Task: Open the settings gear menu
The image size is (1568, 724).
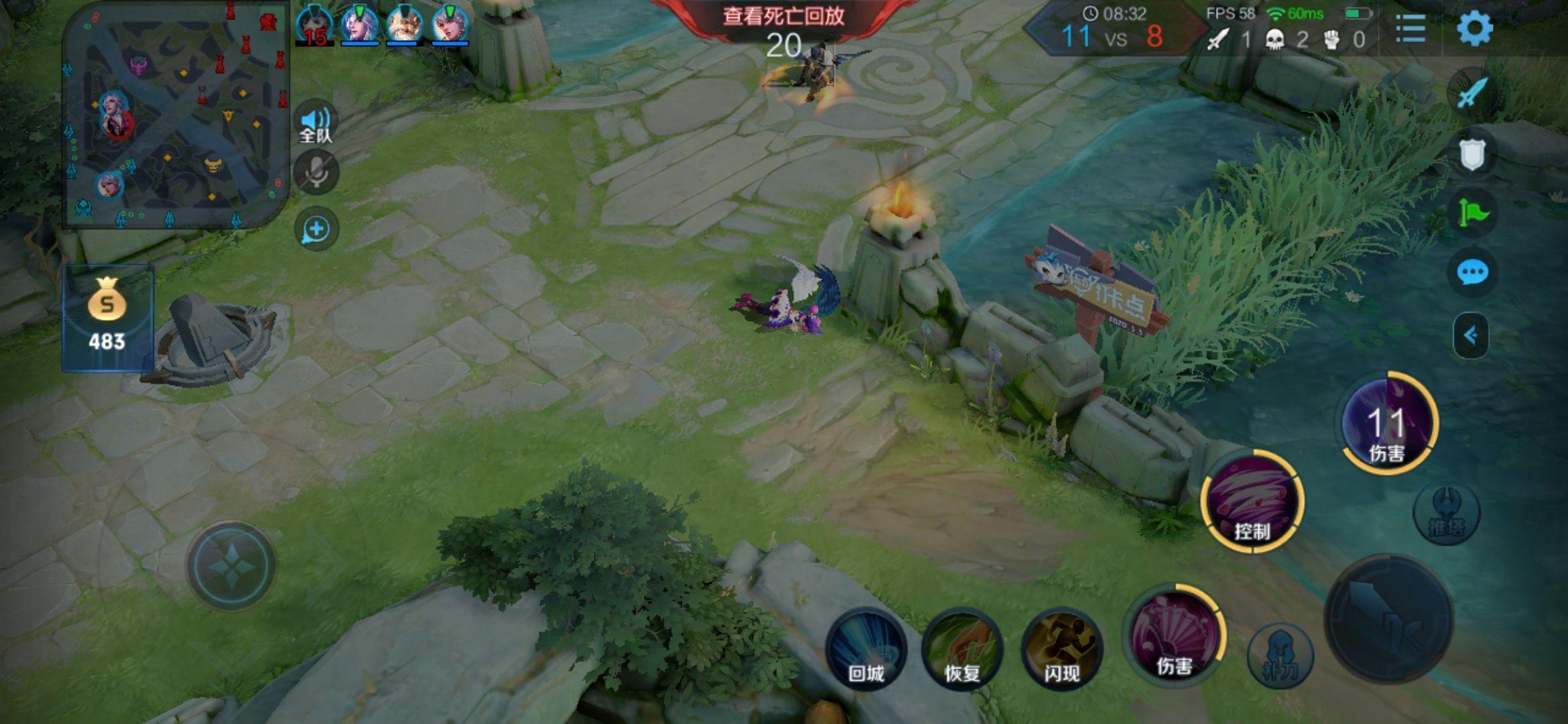Action: [x=1474, y=29]
